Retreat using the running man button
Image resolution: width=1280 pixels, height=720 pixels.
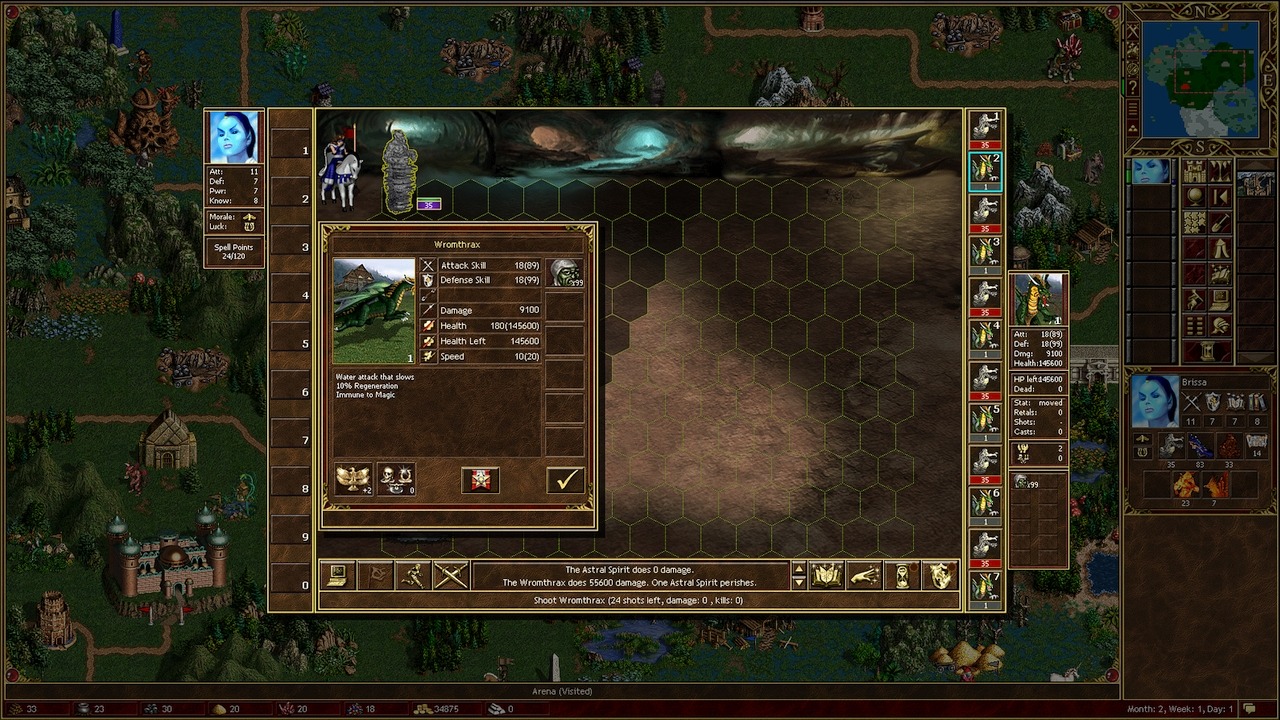coord(413,576)
